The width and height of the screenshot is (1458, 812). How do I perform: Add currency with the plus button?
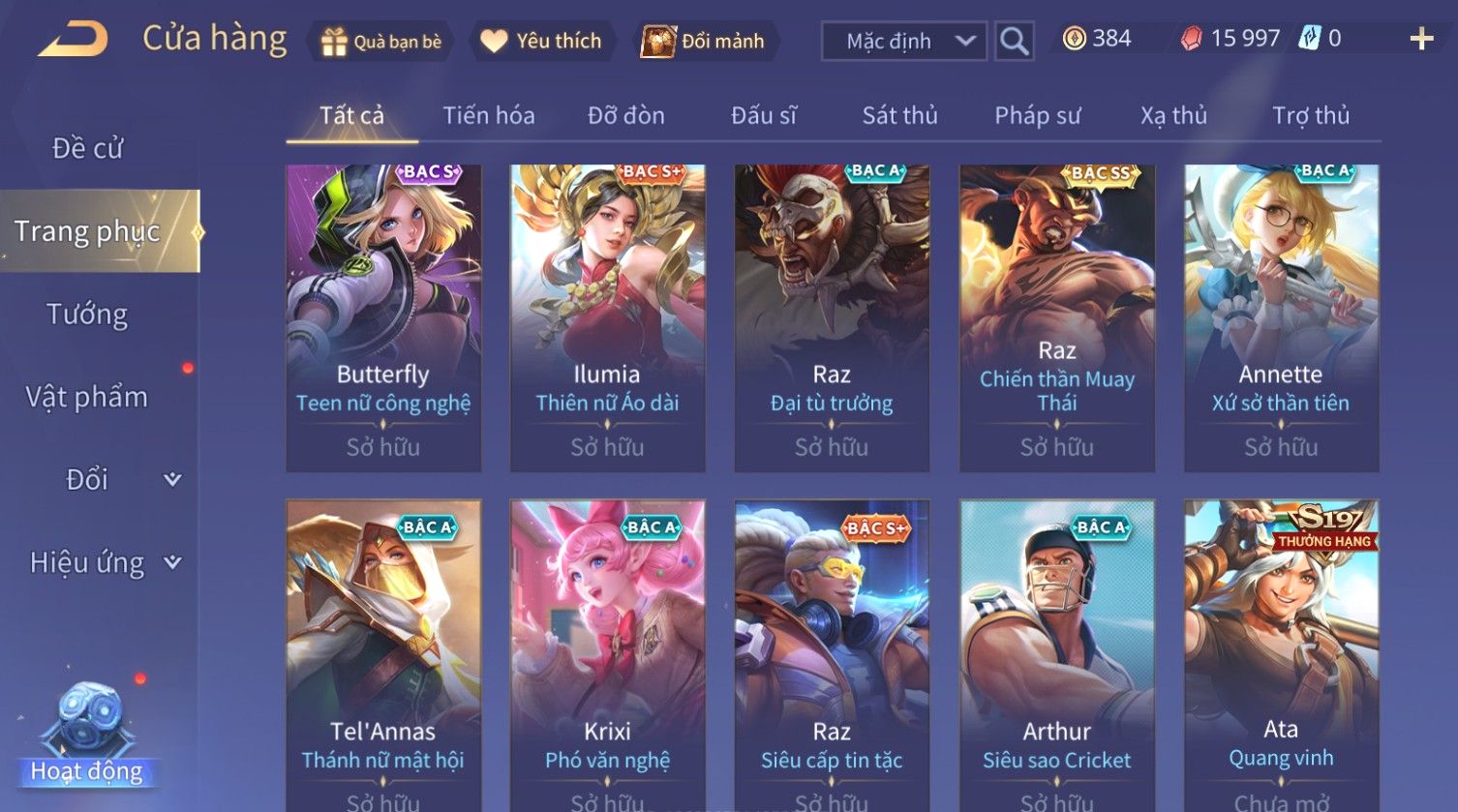click(x=1420, y=39)
